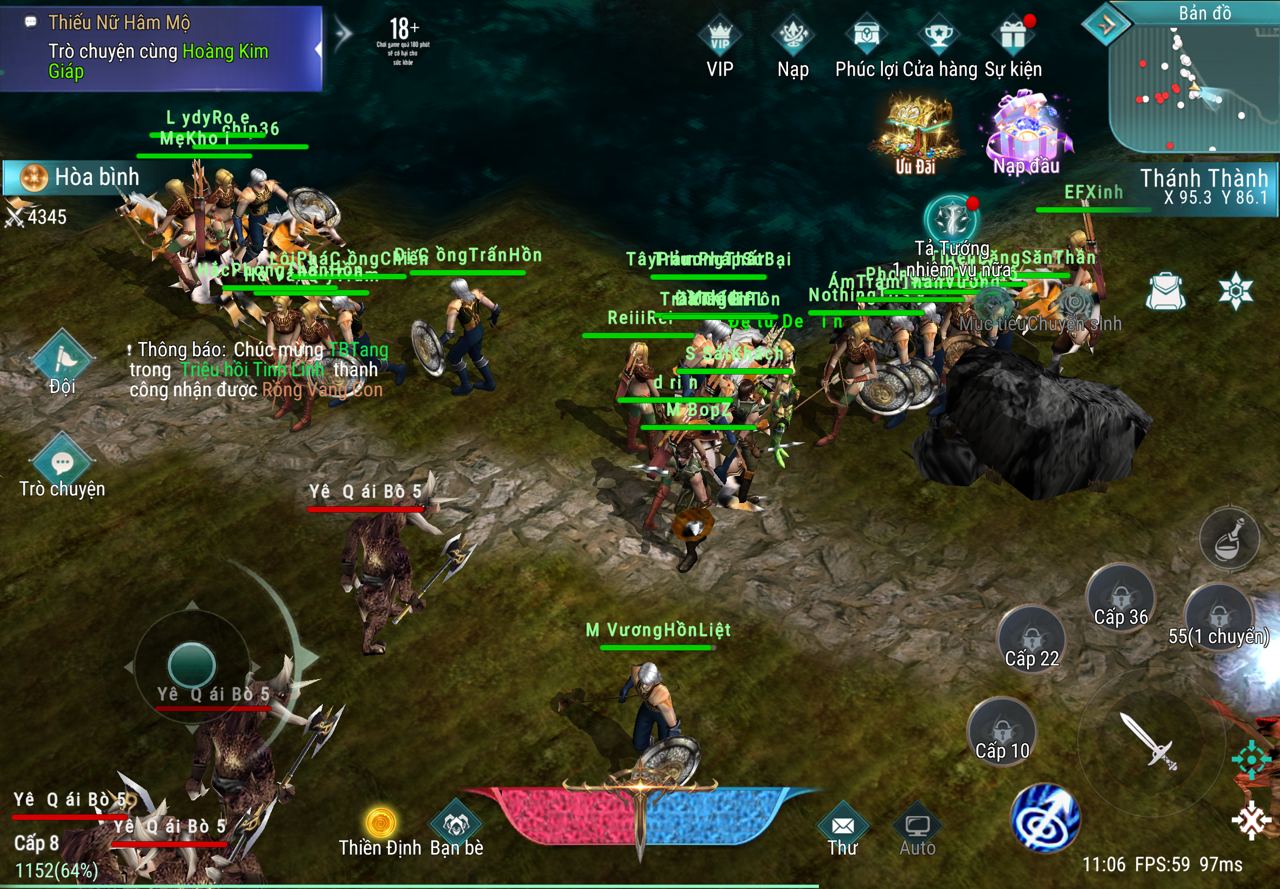The width and height of the screenshot is (1280, 889).
Task: Use the potion flask button
Action: (1229, 539)
